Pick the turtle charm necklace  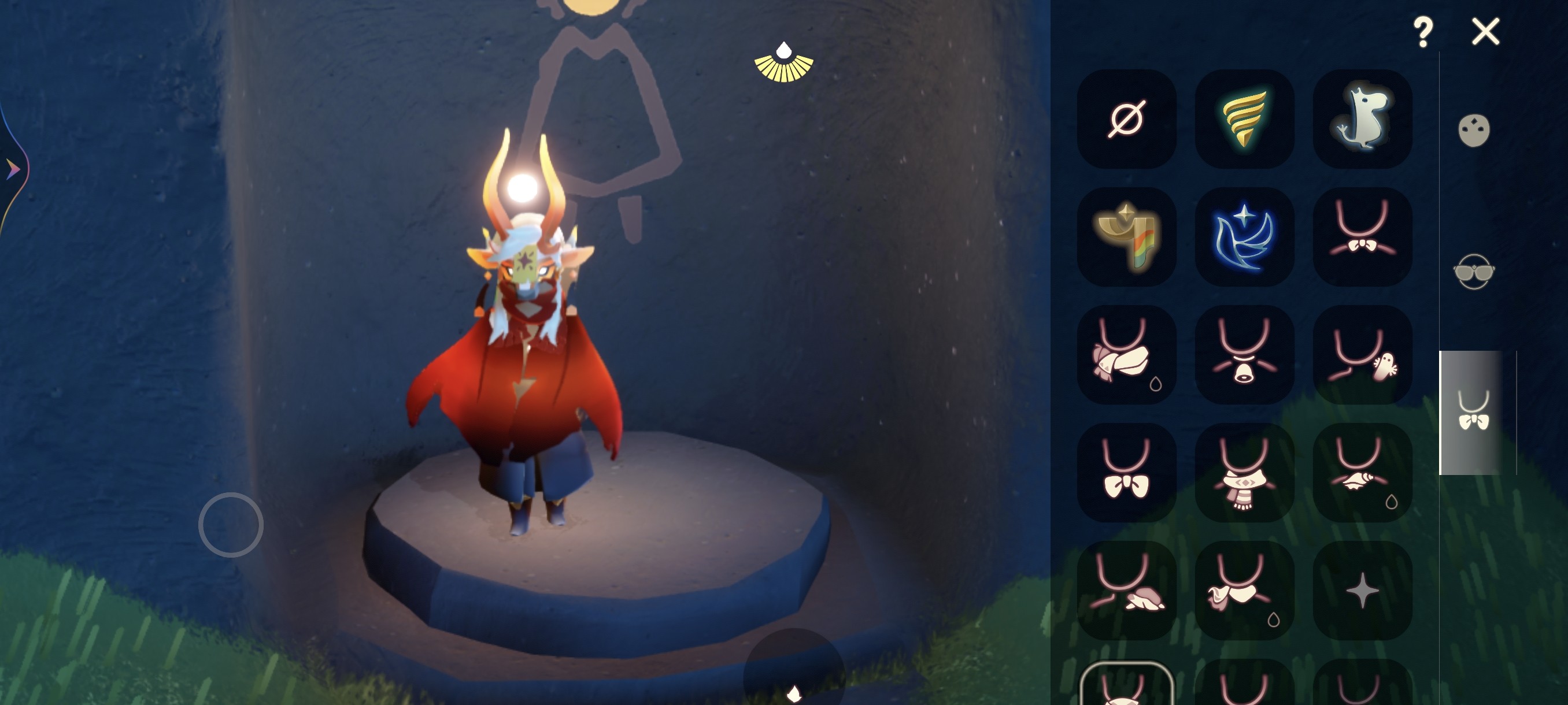(x=1126, y=591)
